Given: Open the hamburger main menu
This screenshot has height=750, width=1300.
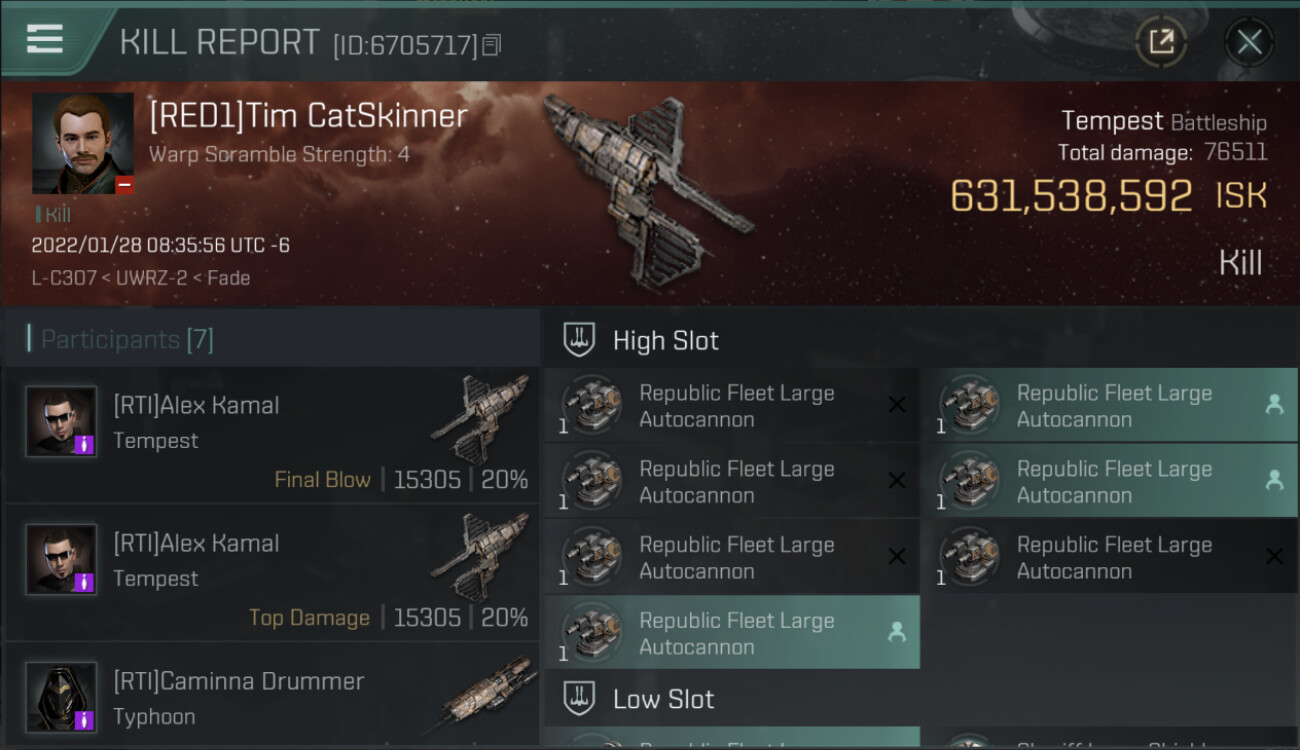Looking at the screenshot, I should (45, 40).
